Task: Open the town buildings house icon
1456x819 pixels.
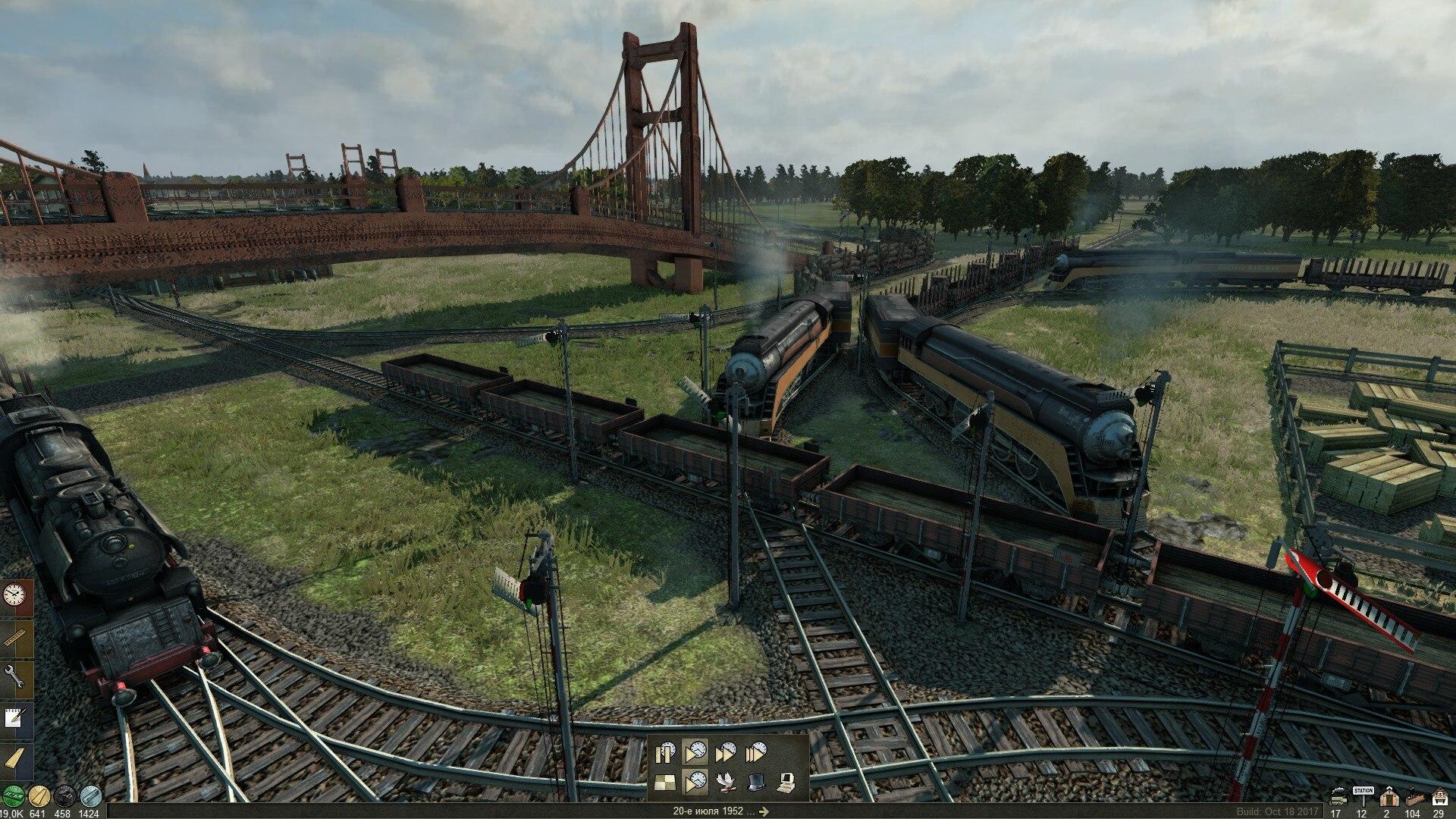Action: point(1439,798)
